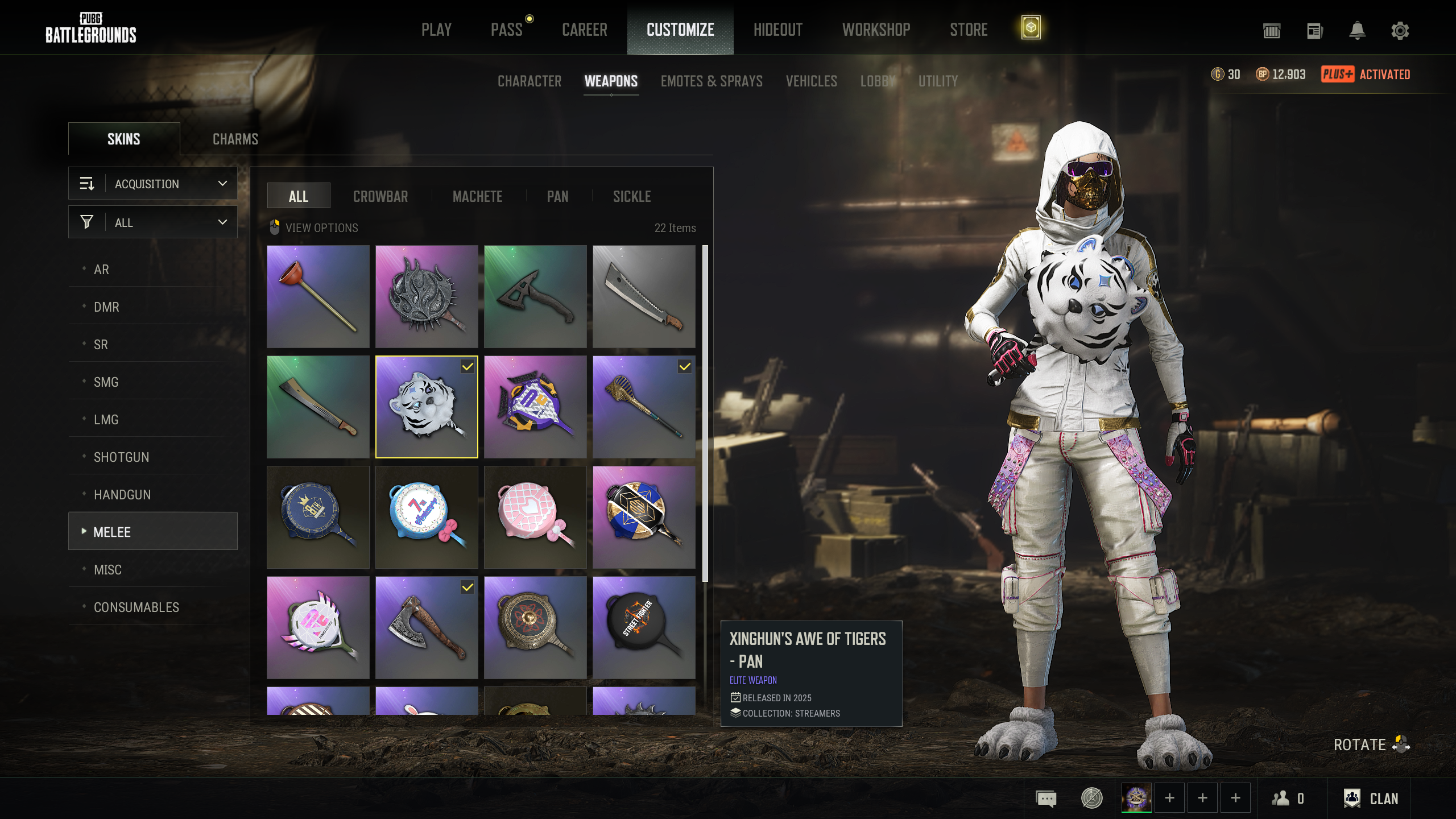Select the white tiger pan skin

pyautogui.click(x=427, y=407)
